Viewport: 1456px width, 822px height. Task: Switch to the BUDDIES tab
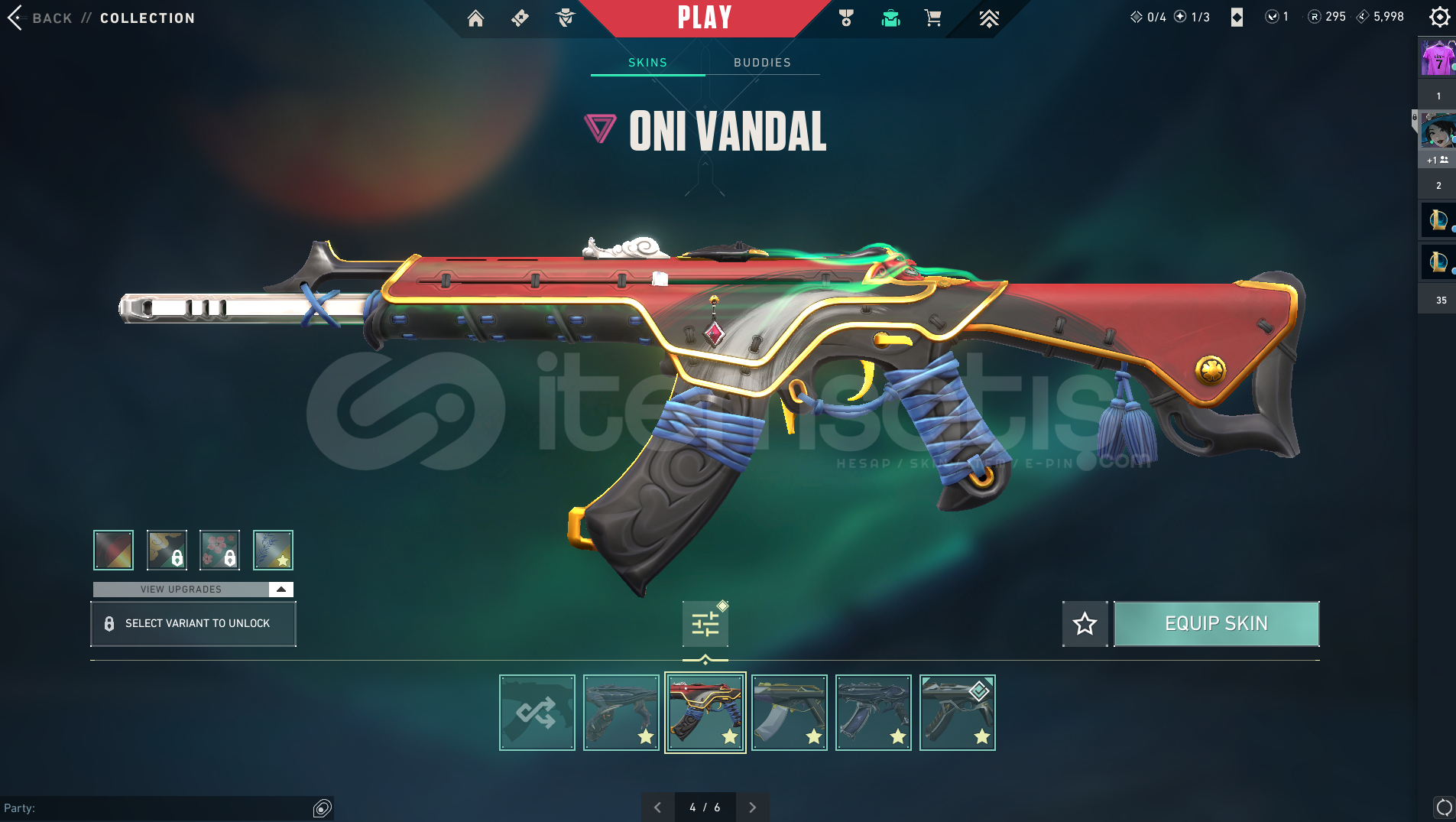761,63
